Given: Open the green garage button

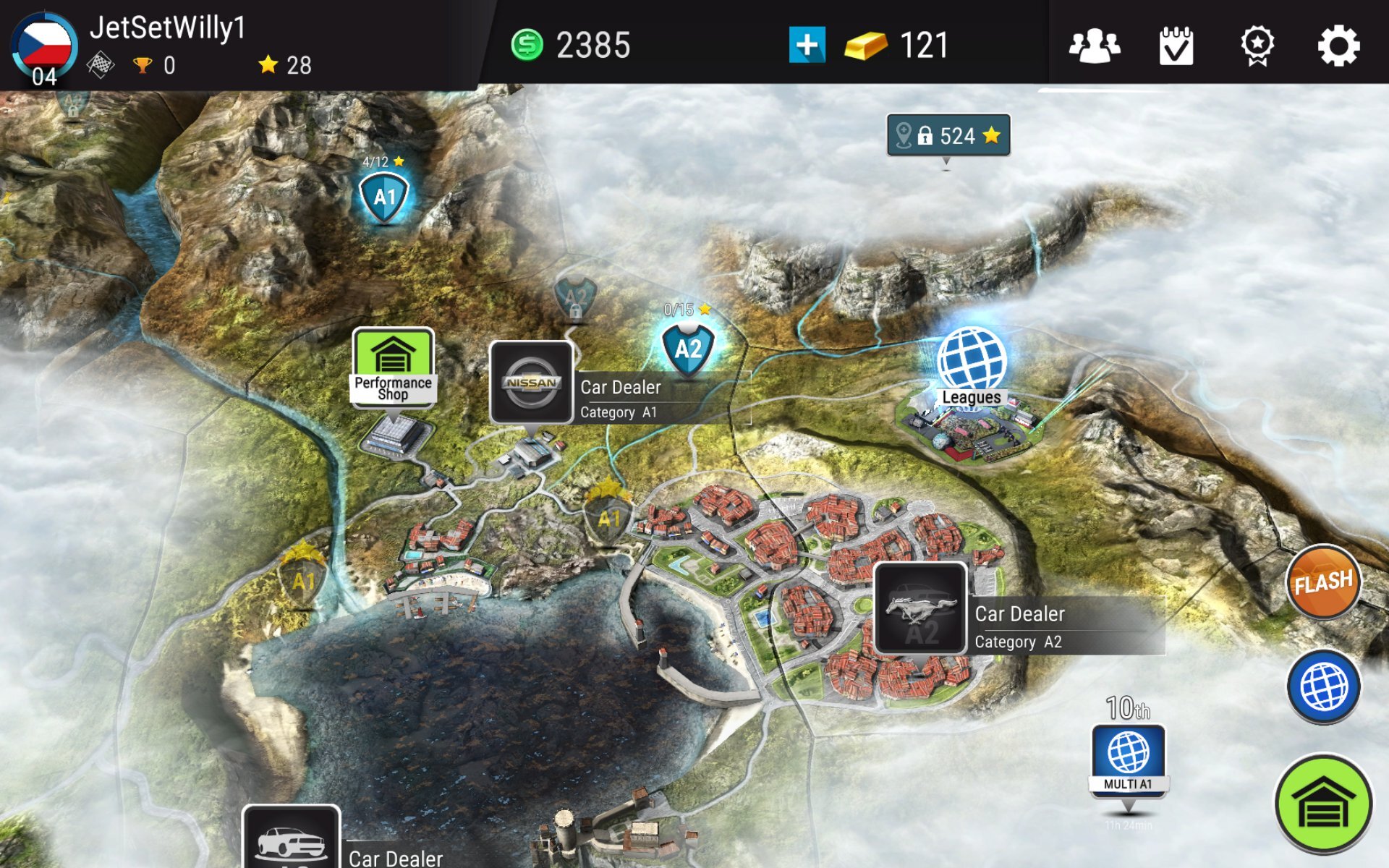Looking at the screenshot, I should point(1323,804).
